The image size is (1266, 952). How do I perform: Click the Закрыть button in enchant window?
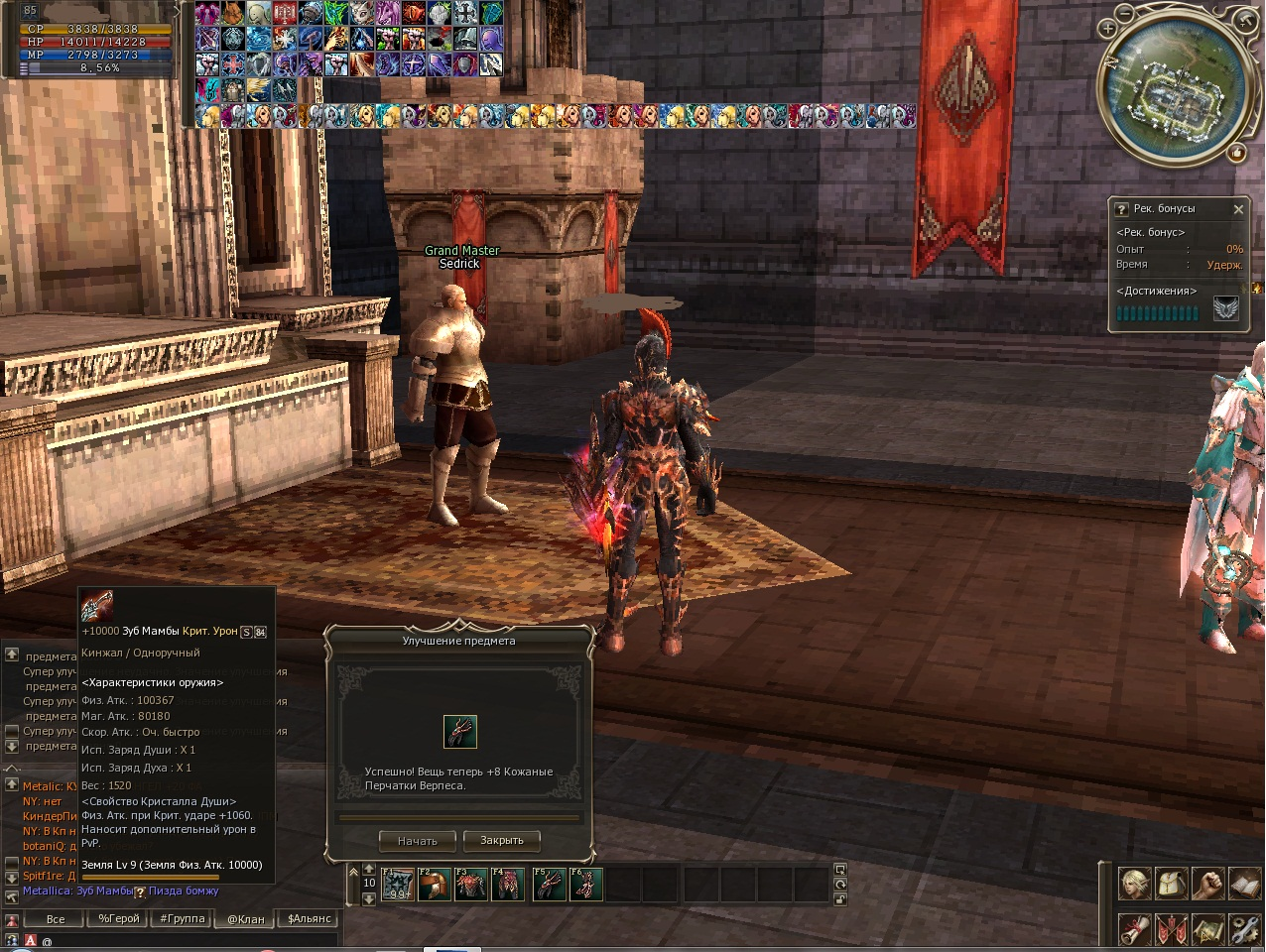tap(502, 841)
